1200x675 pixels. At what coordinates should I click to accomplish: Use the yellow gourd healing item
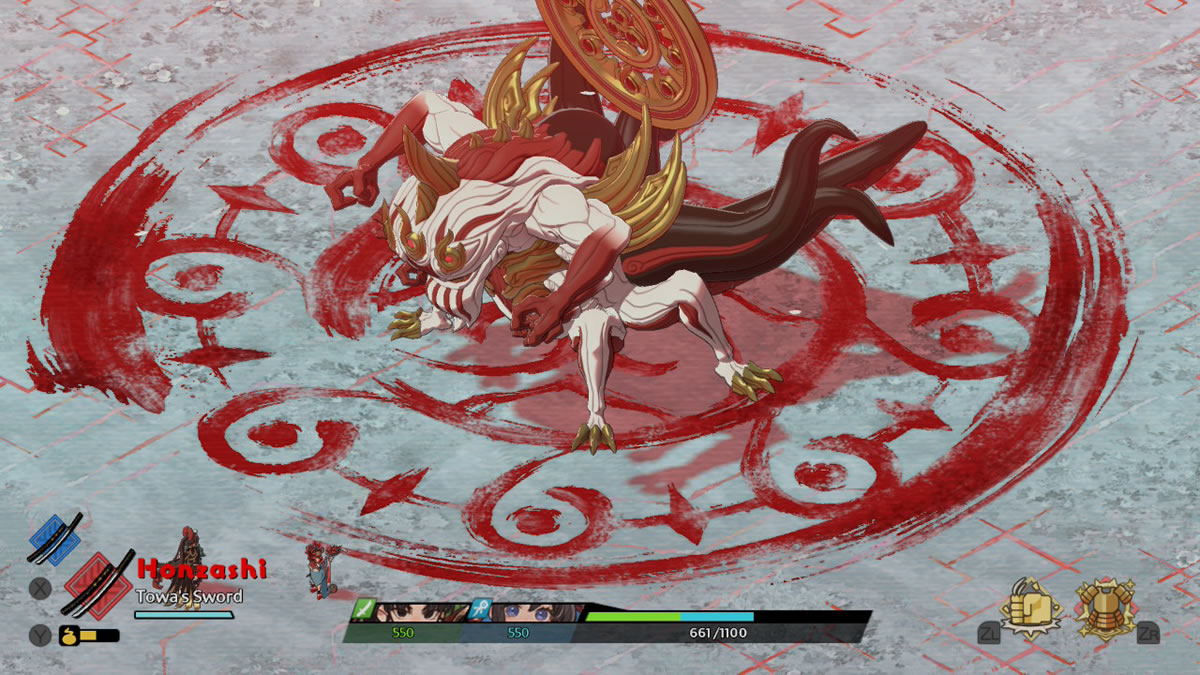click(70, 635)
